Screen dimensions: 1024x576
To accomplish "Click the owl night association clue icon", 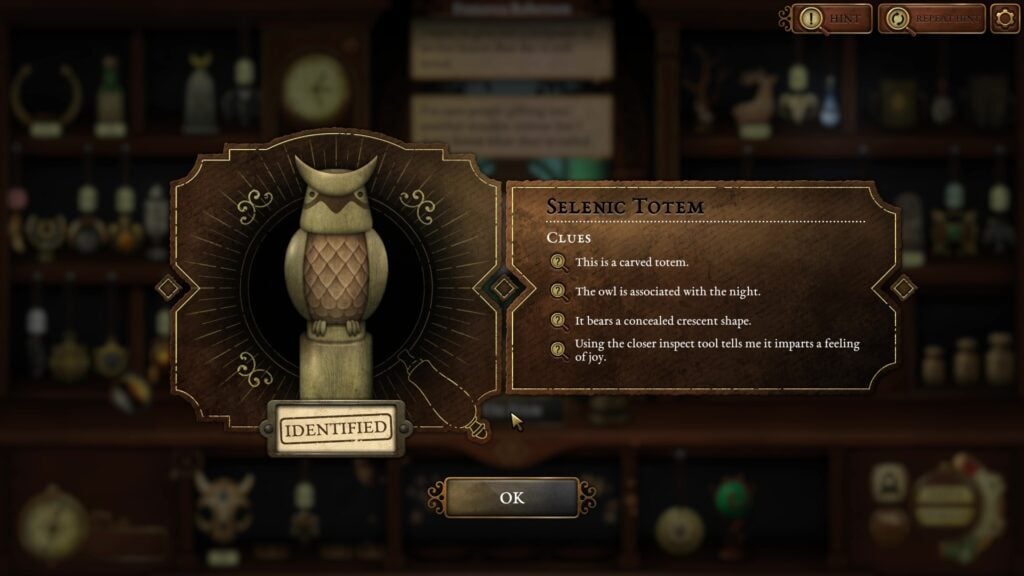I will [558, 292].
